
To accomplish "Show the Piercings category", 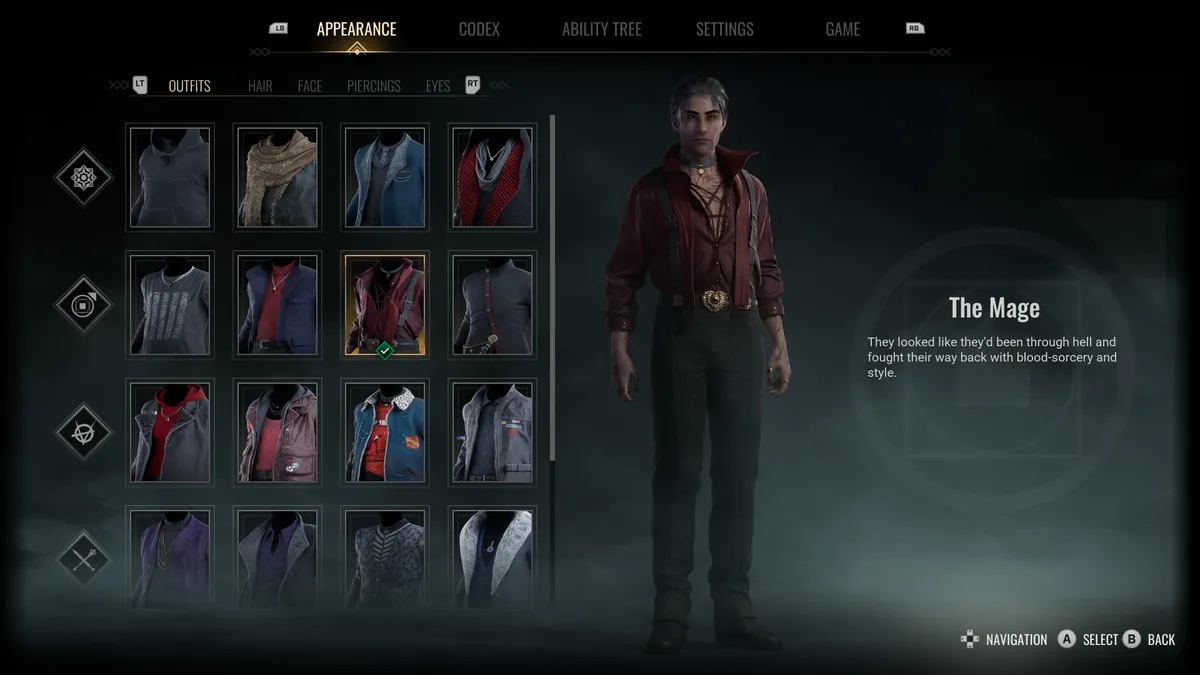I will point(374,86).
